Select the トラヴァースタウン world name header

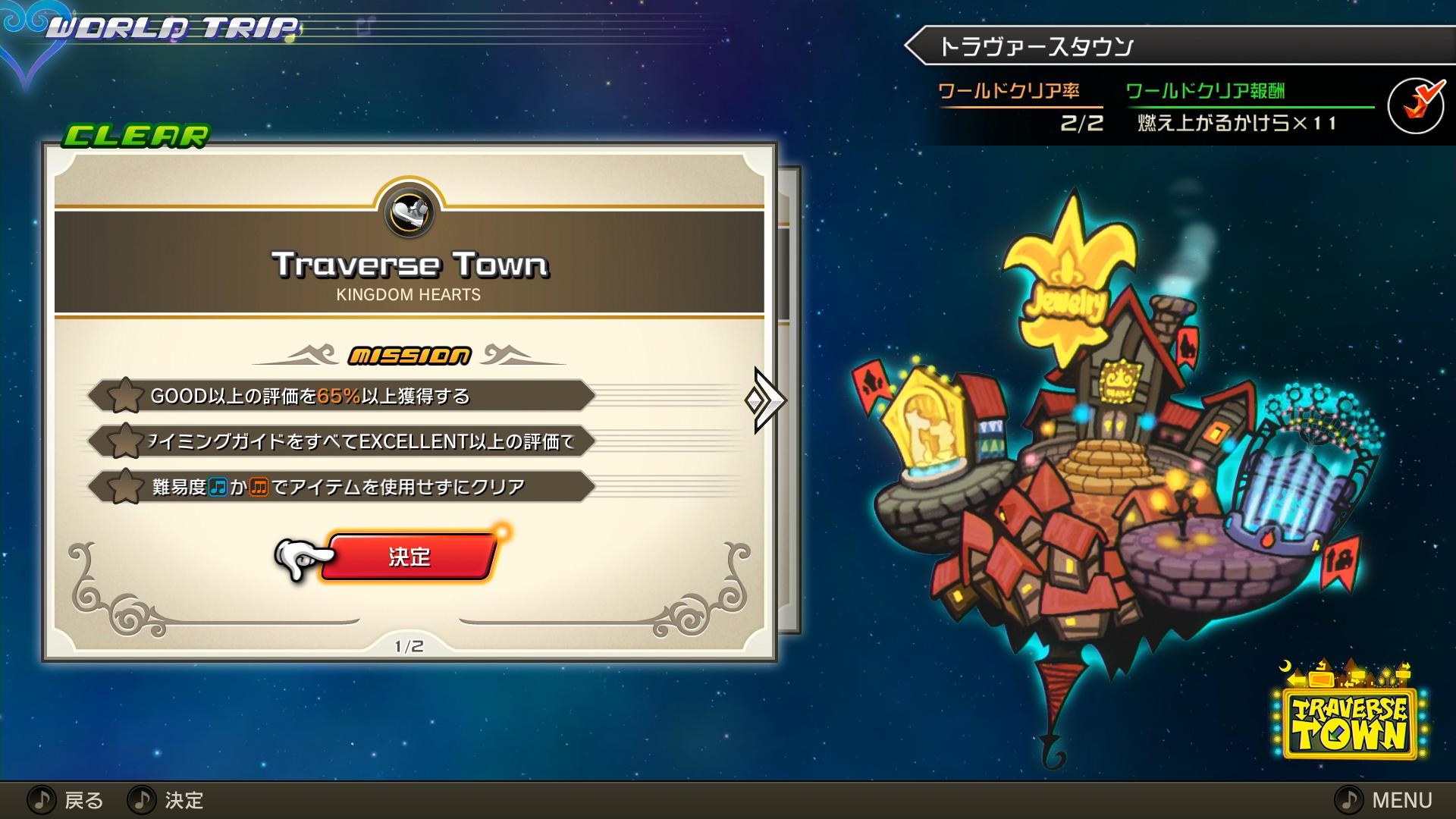[x=1036, y=47]
